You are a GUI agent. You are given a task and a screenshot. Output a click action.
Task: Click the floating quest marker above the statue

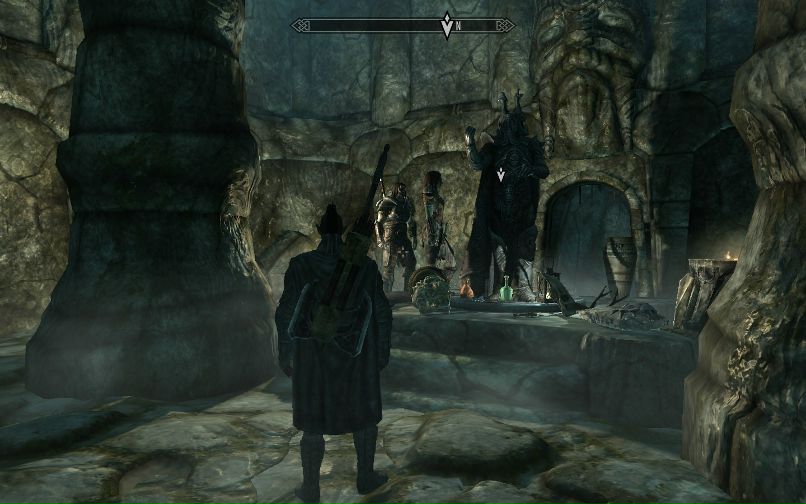[500, 175]
